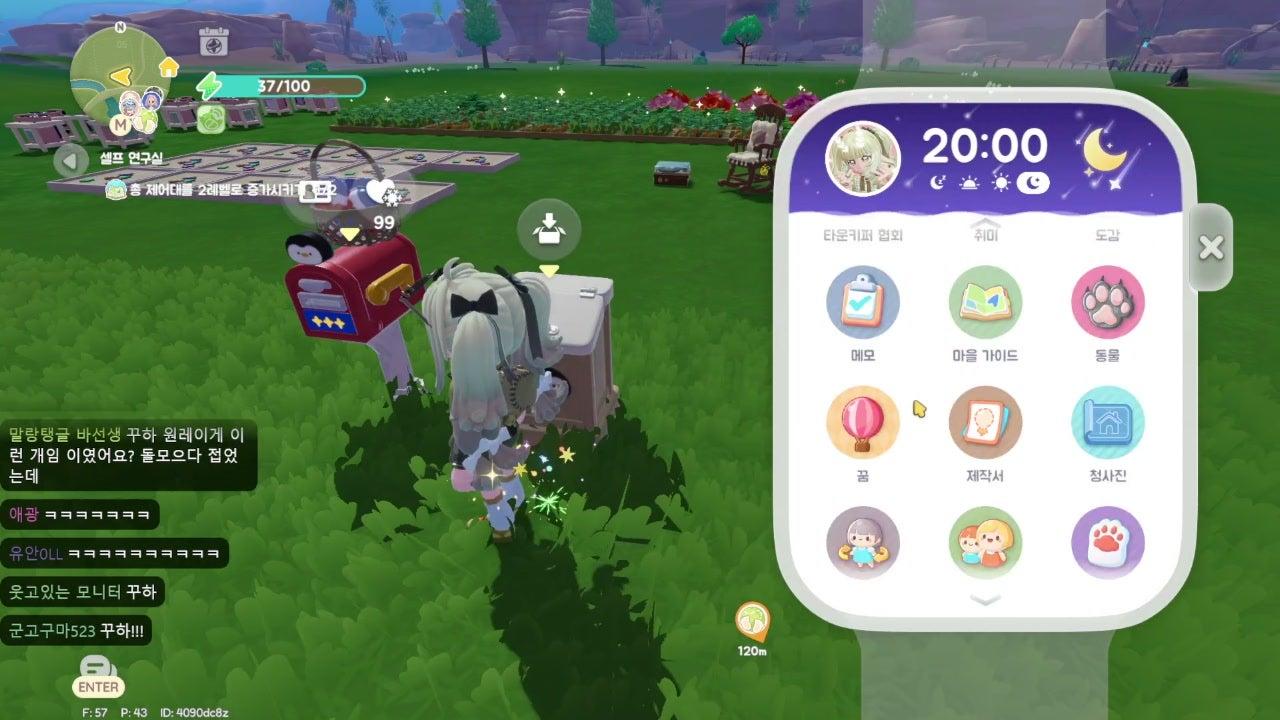Open the Animals (동물) paw app
Viewport: 1280px width, 720px height.
(1107, 302)
